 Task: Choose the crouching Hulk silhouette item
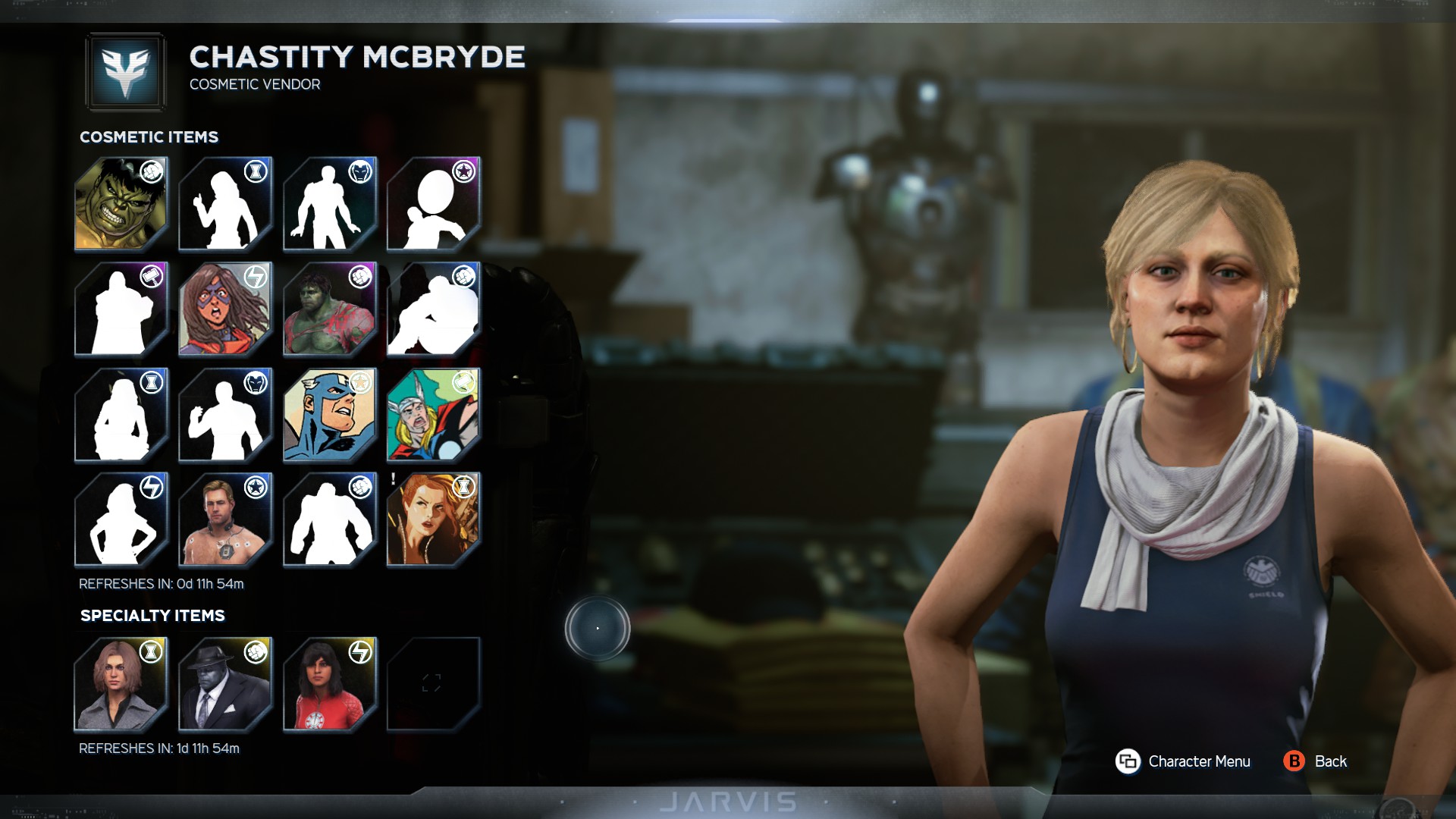click(433, 309)
